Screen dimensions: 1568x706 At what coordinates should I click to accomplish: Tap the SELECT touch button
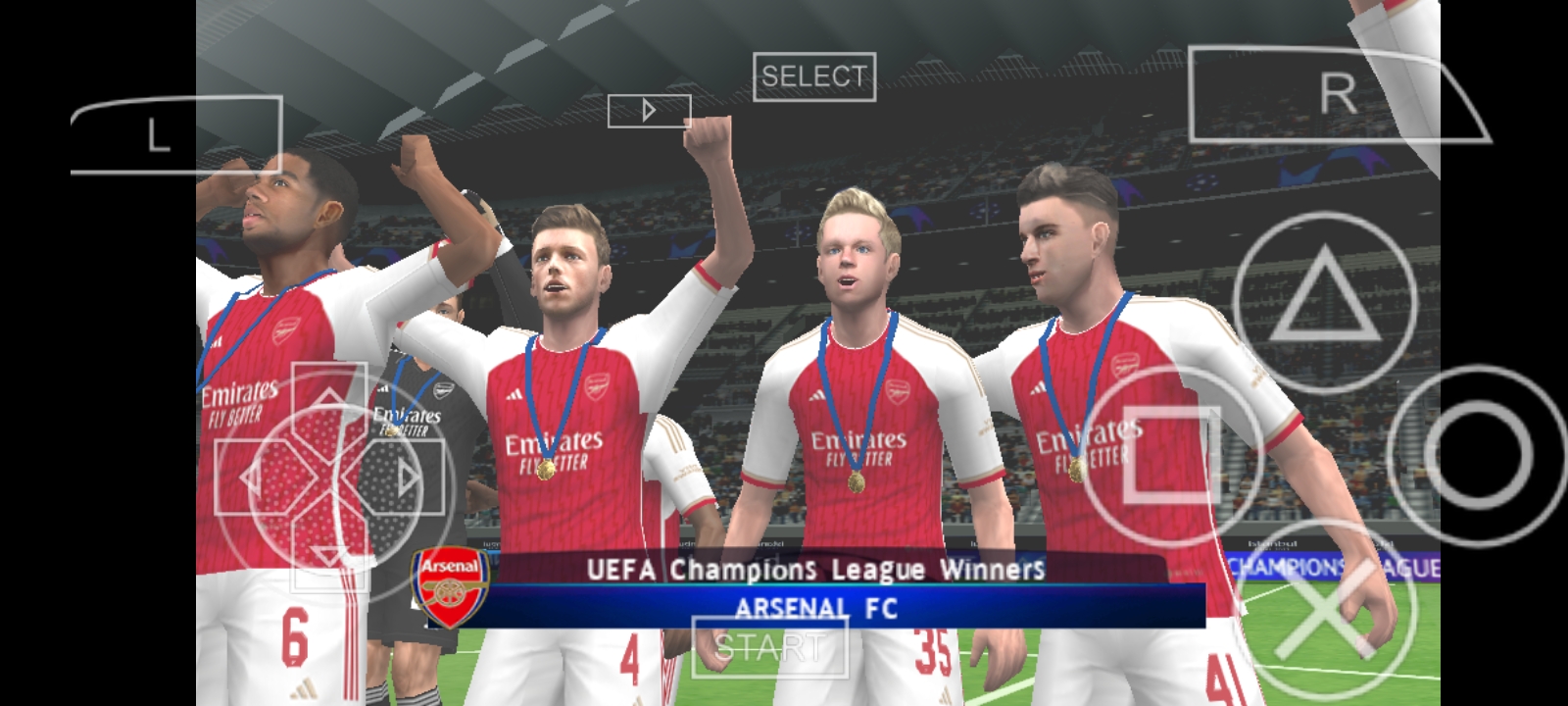(x=813, y=76)
